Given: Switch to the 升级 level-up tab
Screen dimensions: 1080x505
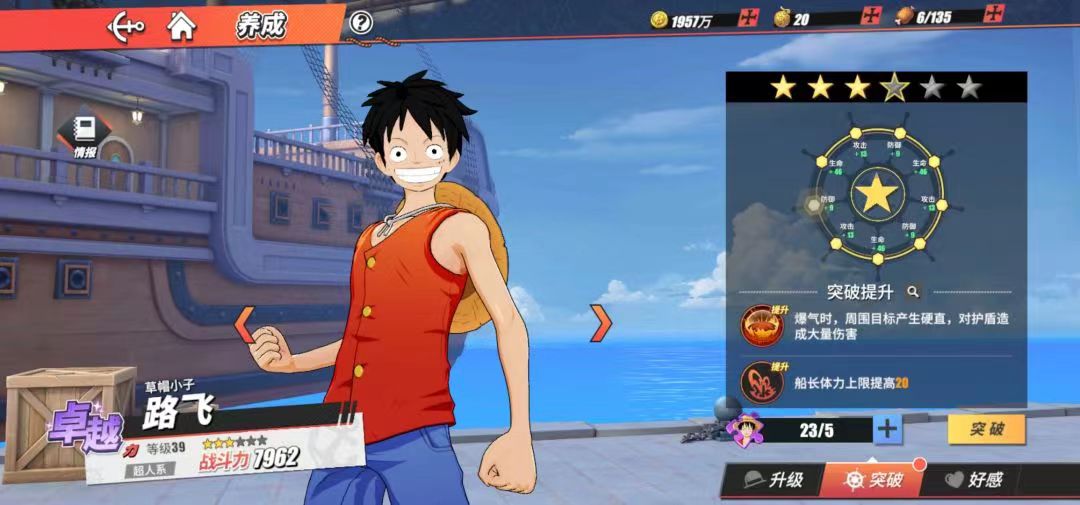Looking at the screenshot, I should [774, 480].
